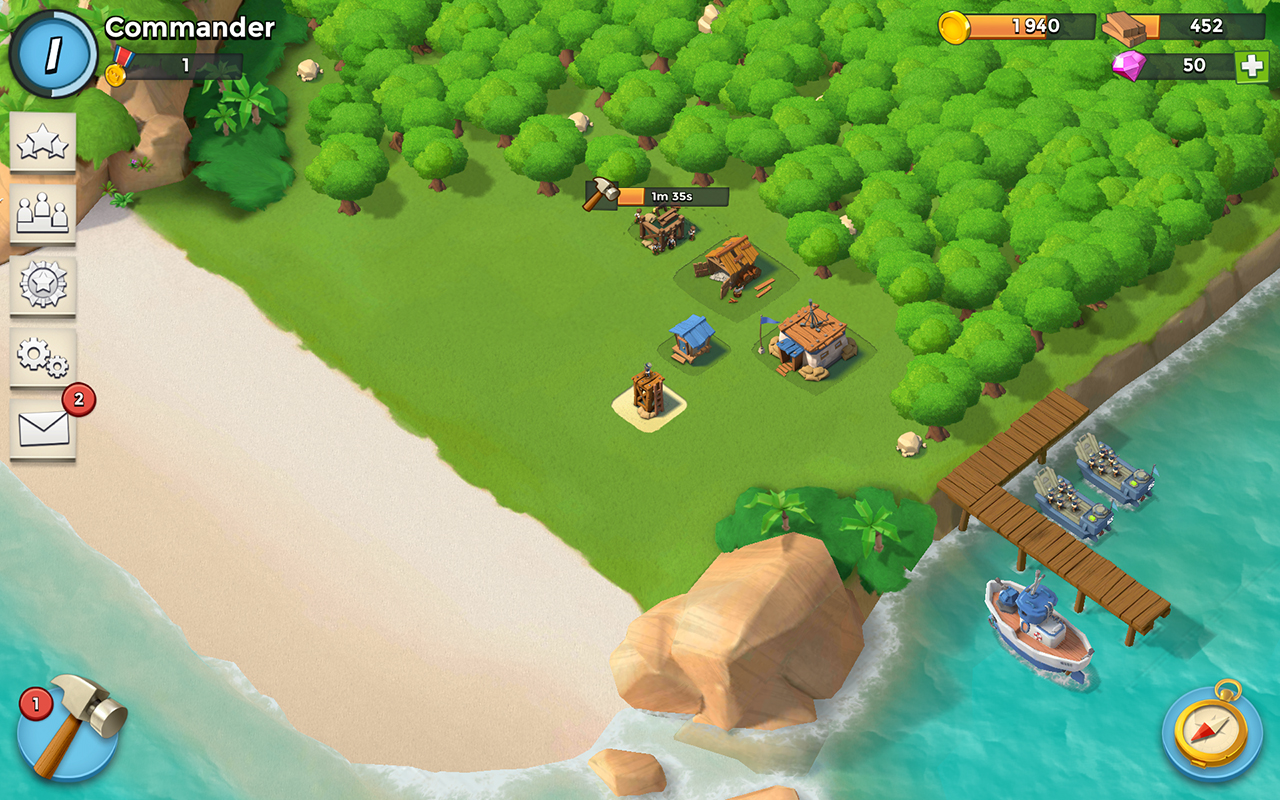
Task: Select the gunboat at the dock
Action: coord(1035,620)
